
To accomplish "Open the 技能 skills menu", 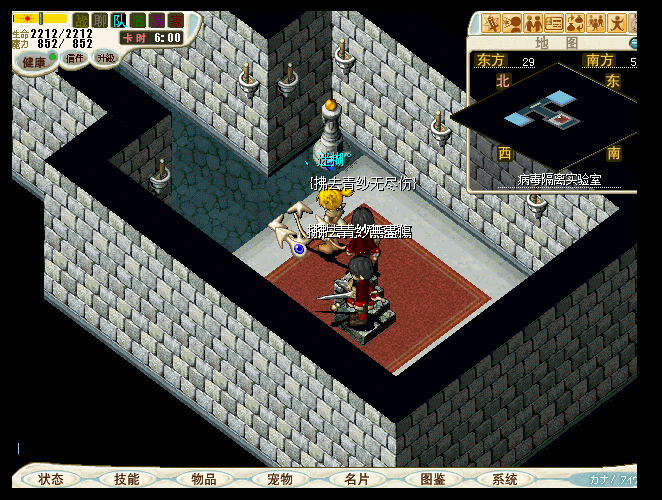I will tap(127, 480).
